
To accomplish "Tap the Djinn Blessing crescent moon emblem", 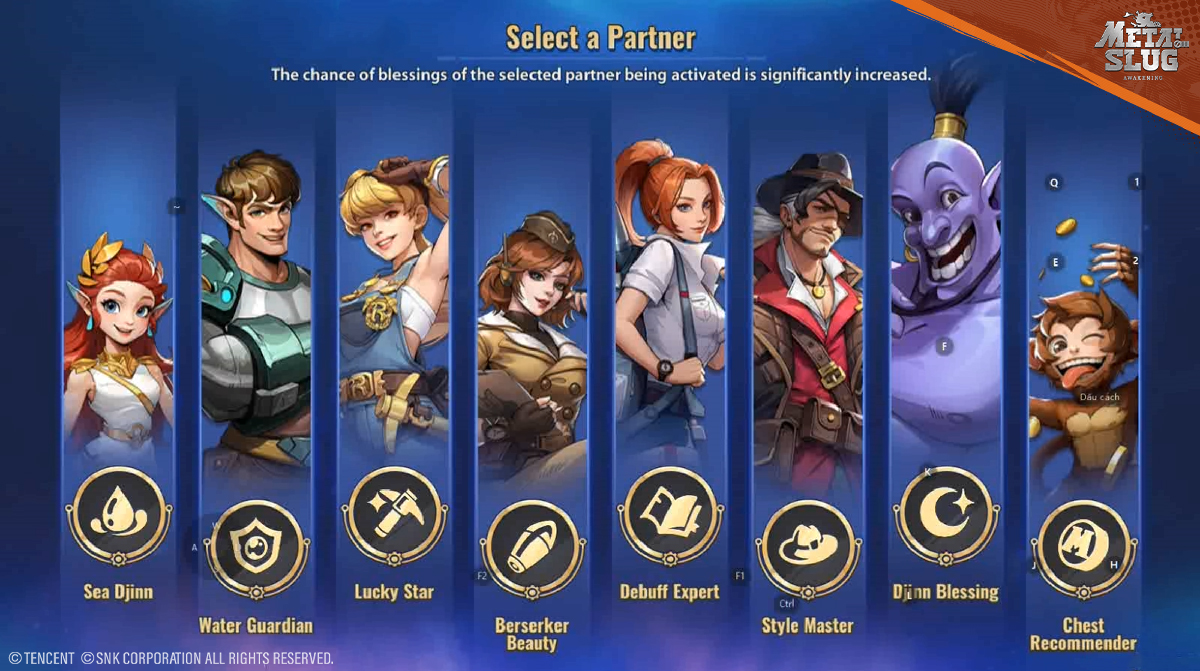I will click(x=944, y=515).
